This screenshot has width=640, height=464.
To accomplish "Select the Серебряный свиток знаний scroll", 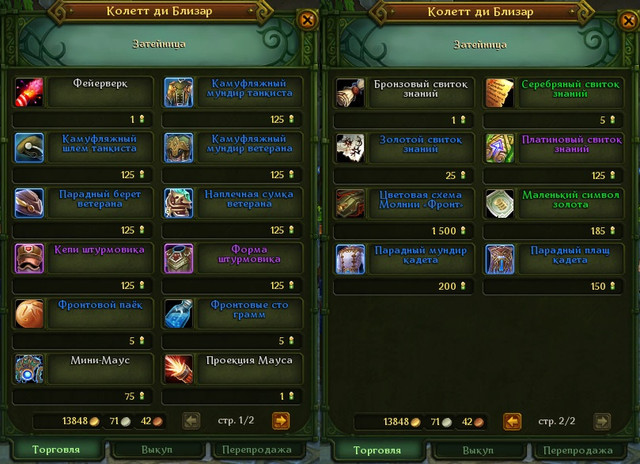I will point(500,93).
